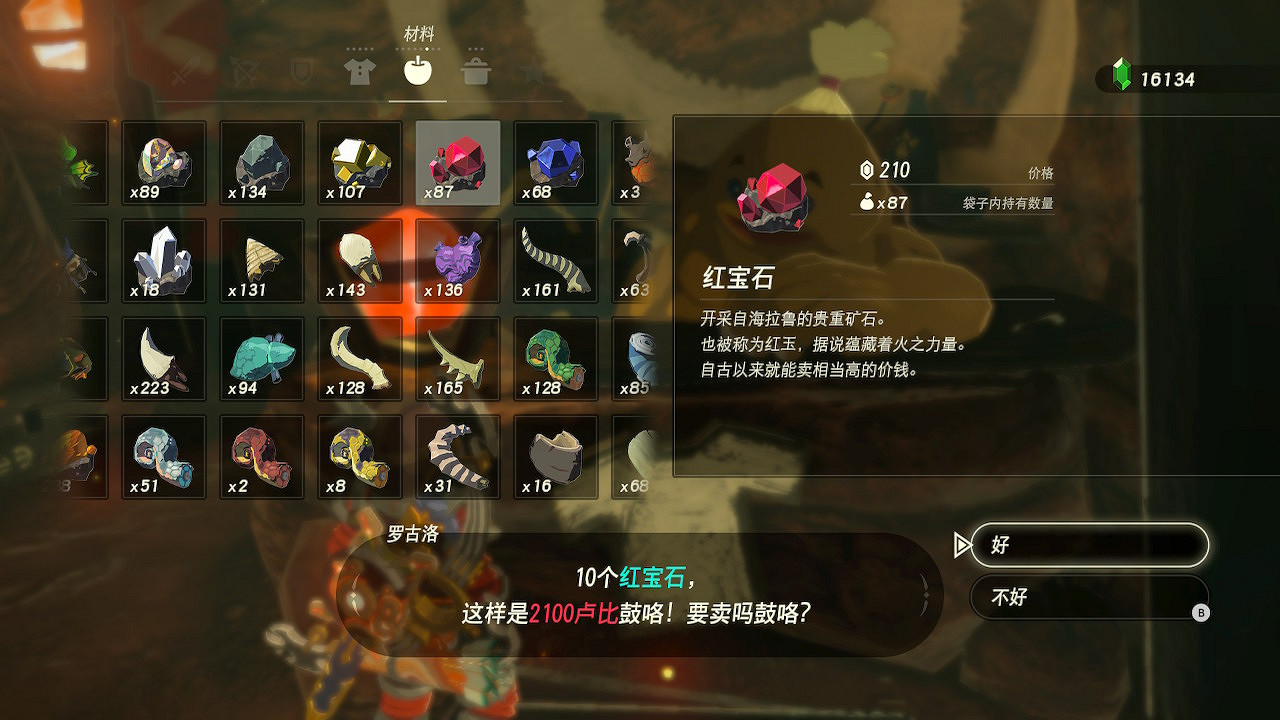The image size is (1280, 720).
Task: Select the apple materials tab icon
Action: click(417, 71)
